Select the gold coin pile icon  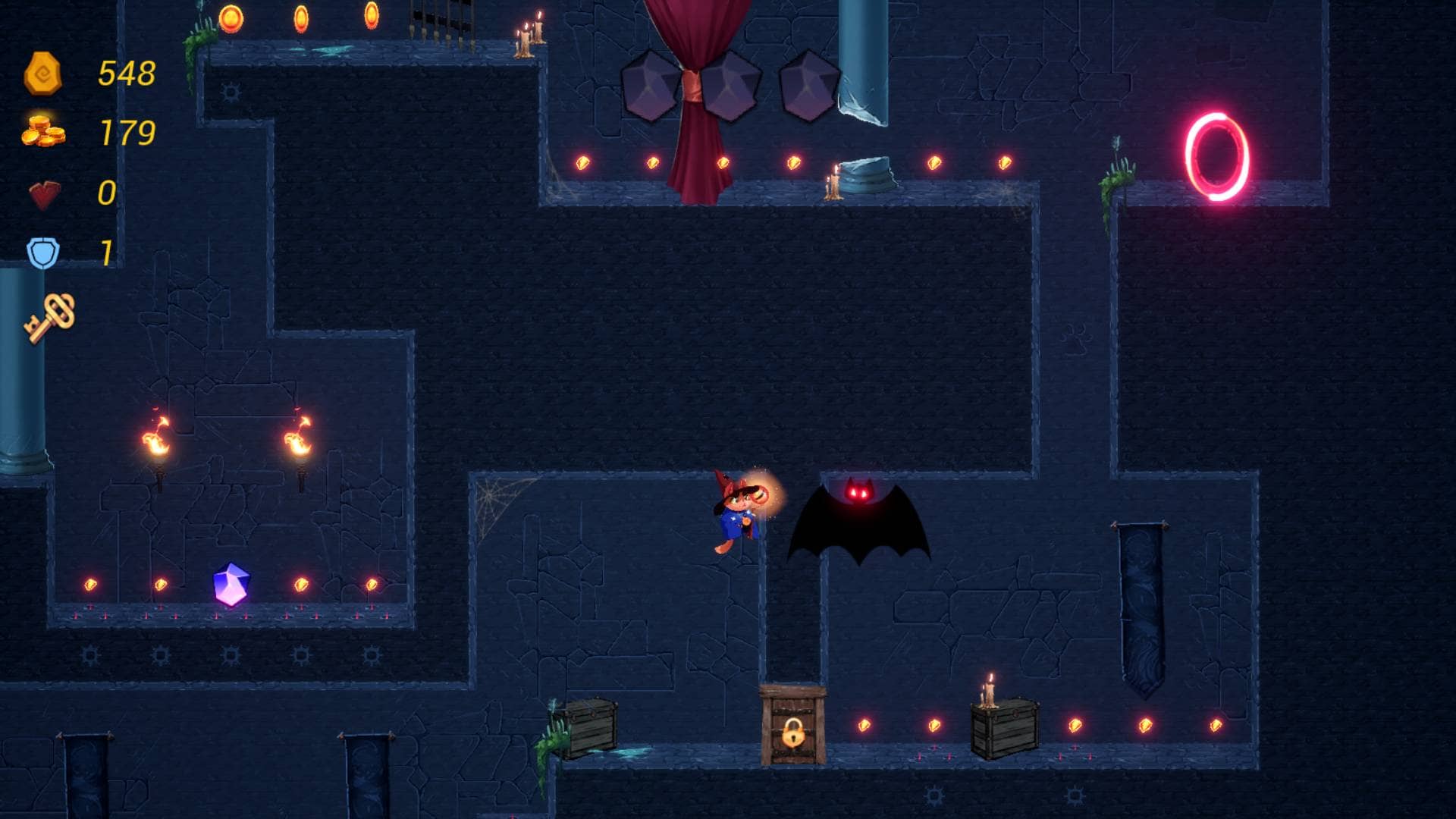coord(43,131)
